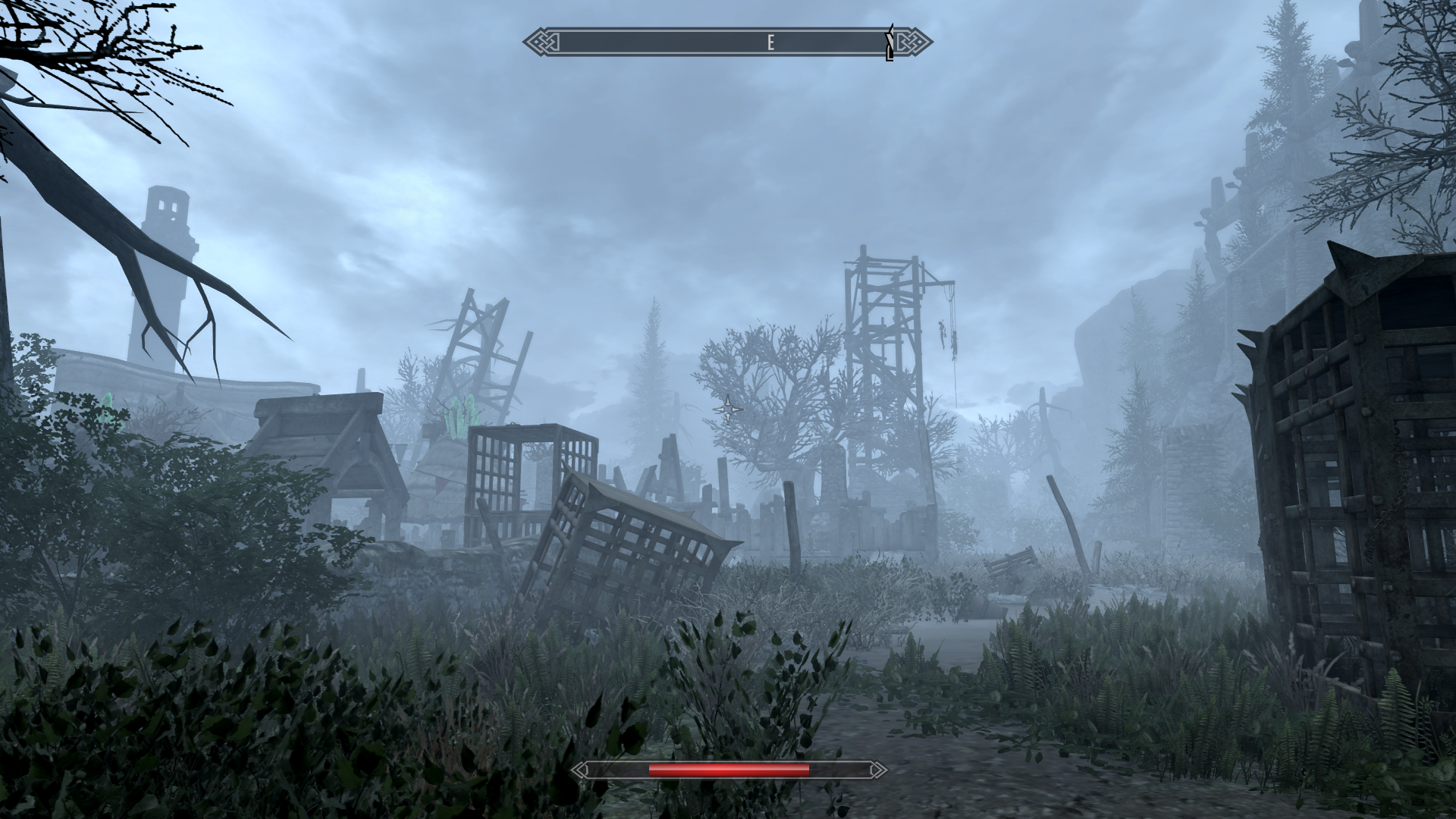Select the location marker on the compass
The height and width of the screenshot is (819, 1456).
click(890, 42)
